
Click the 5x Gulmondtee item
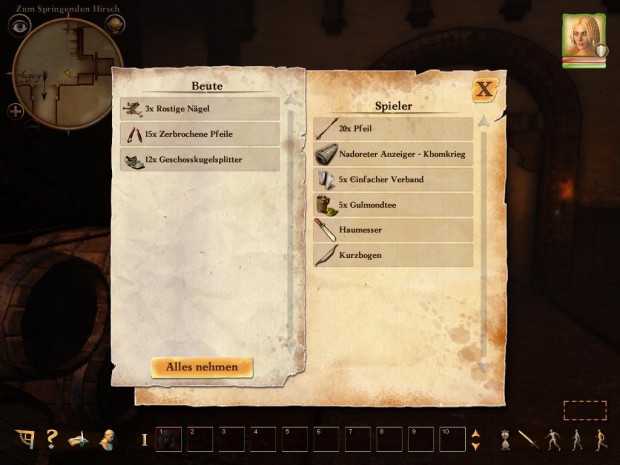point(393,204)
